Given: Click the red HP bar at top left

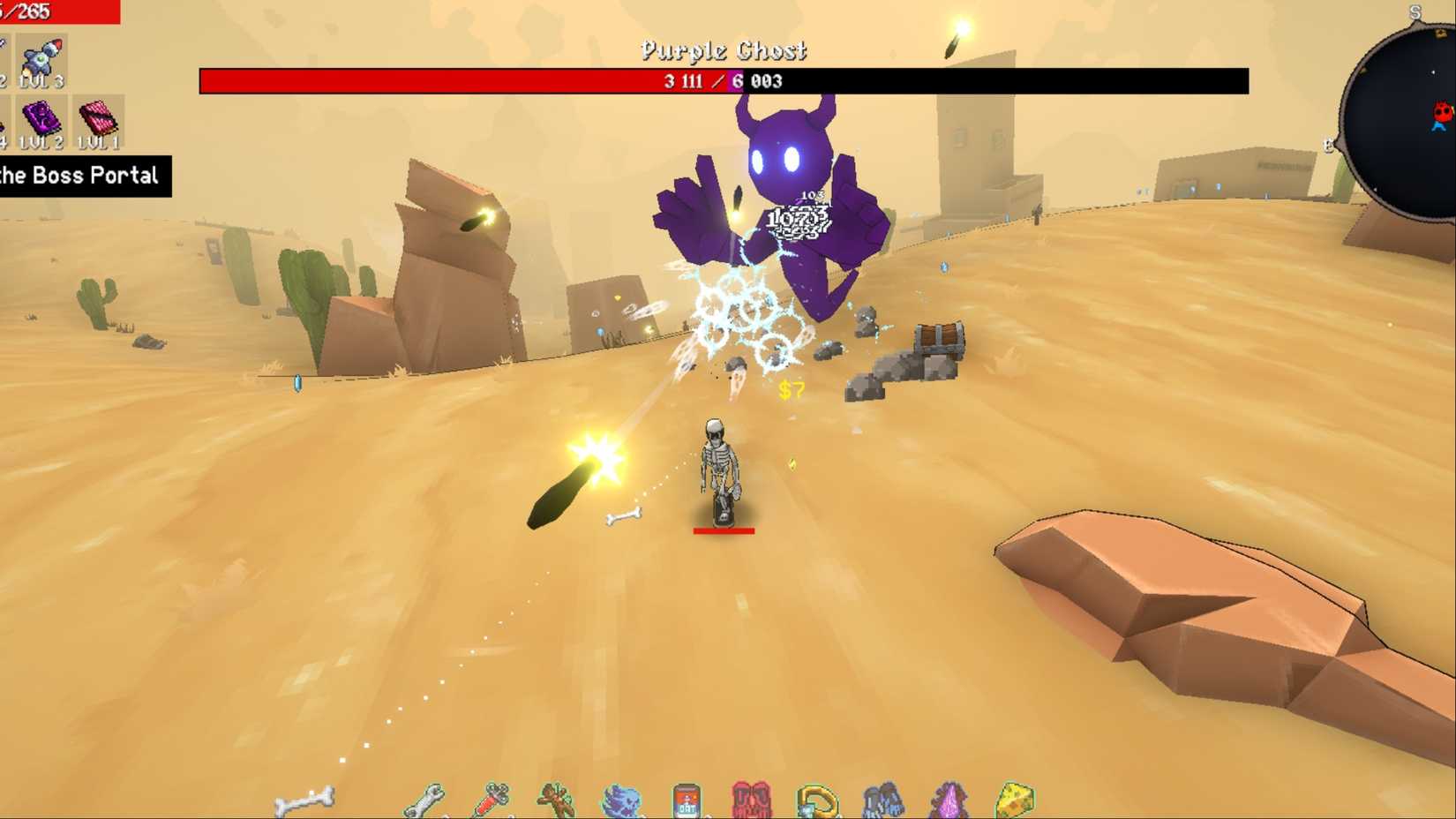Looking at the screenshot, I should (57, 12).
